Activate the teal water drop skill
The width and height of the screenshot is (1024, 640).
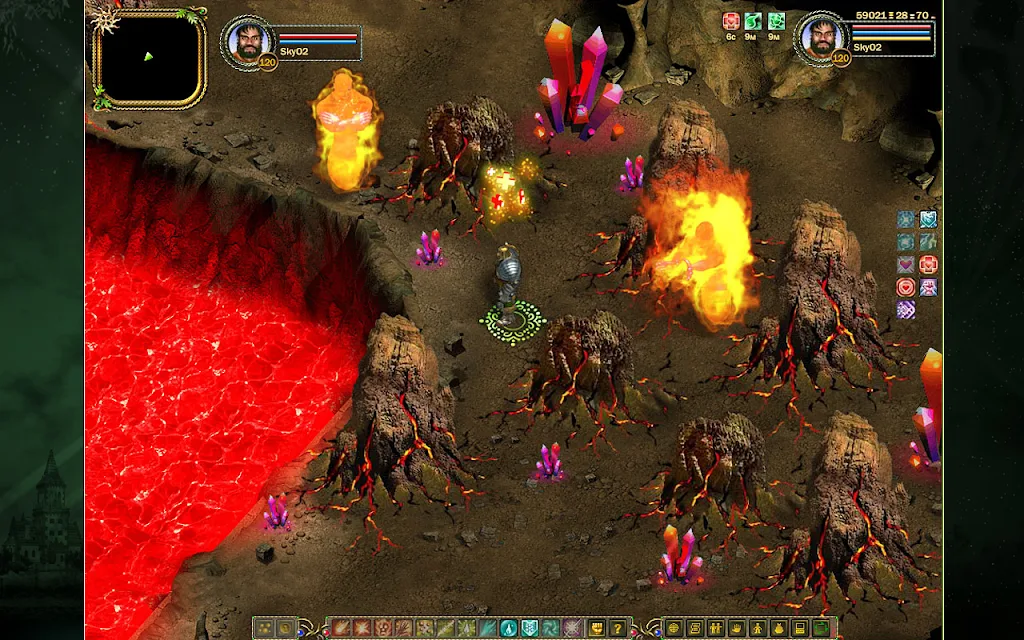point(507,628)
